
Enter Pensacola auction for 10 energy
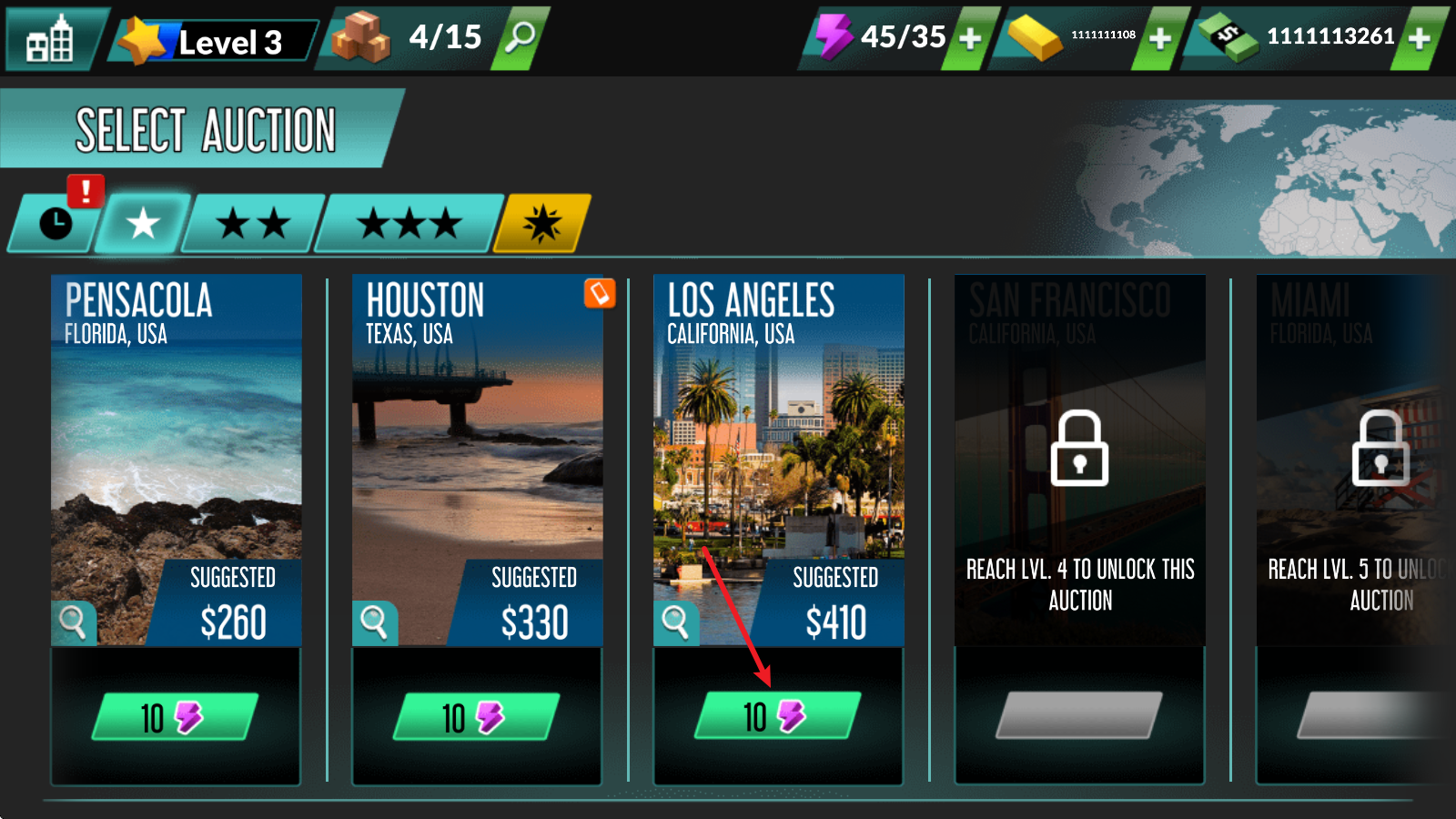tap(175, 717)
